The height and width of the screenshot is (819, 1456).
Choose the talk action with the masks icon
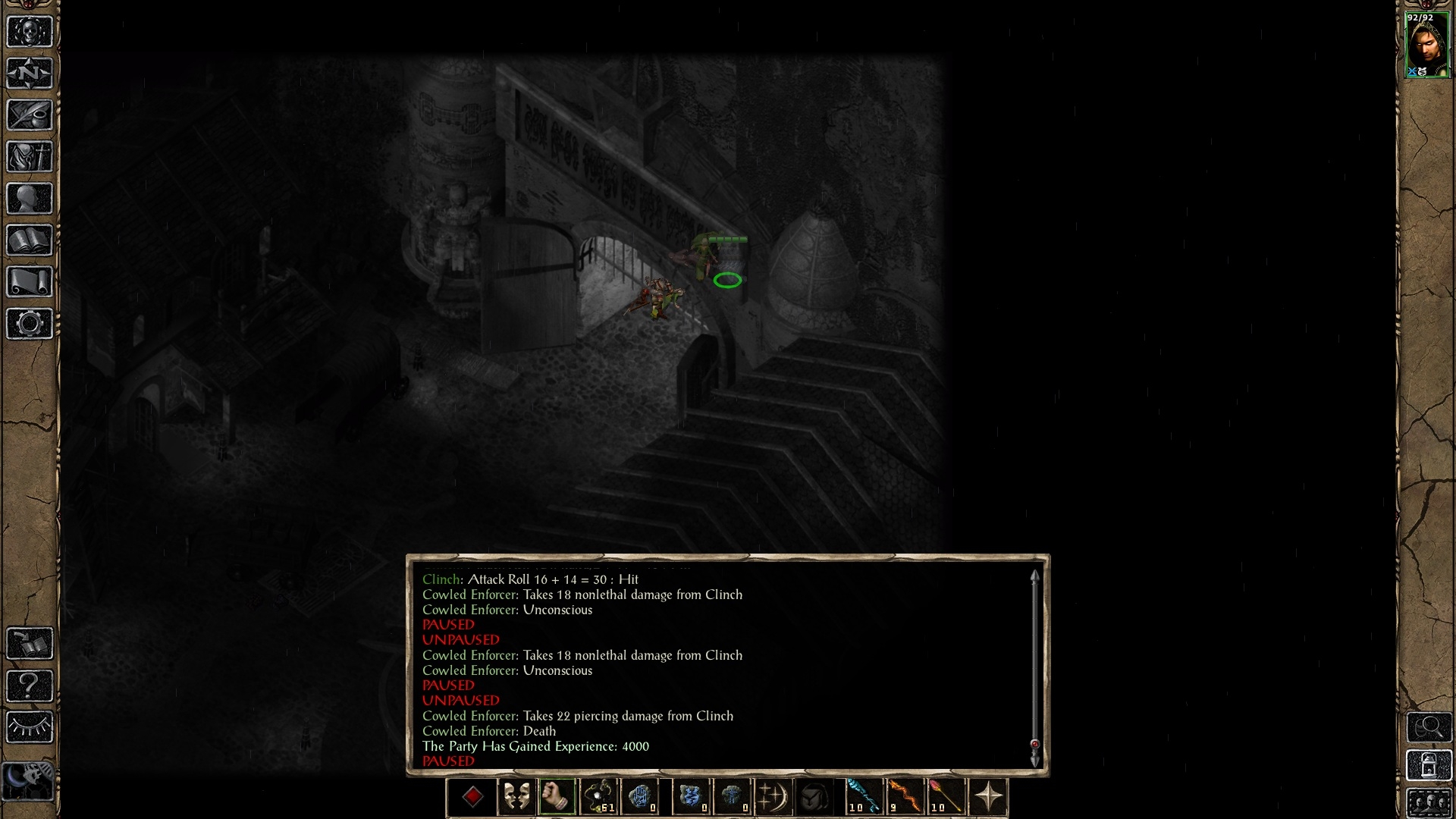tap(516, 798)
